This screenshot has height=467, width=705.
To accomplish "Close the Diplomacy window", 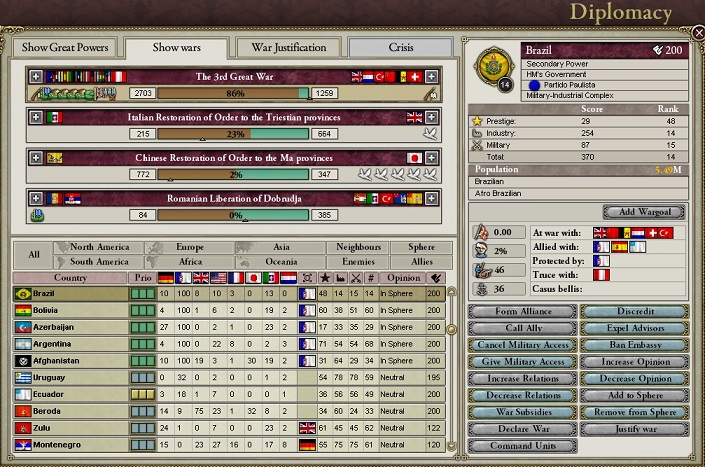I will pos(697,32).
